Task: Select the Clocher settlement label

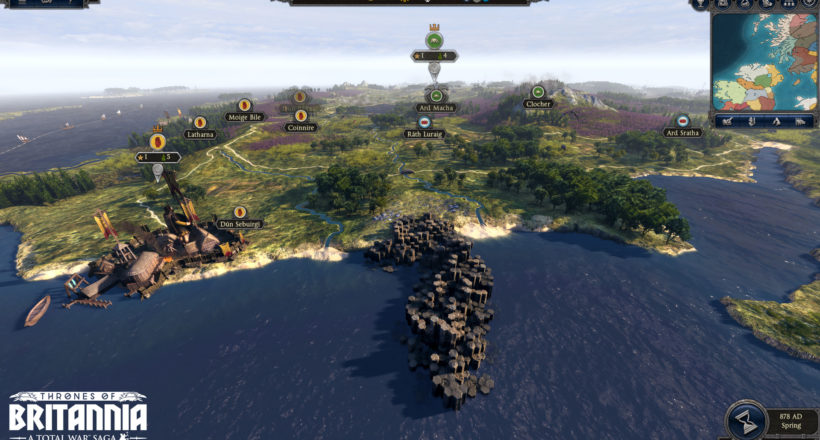Action: pyautogui.click(x=538, y=103)
